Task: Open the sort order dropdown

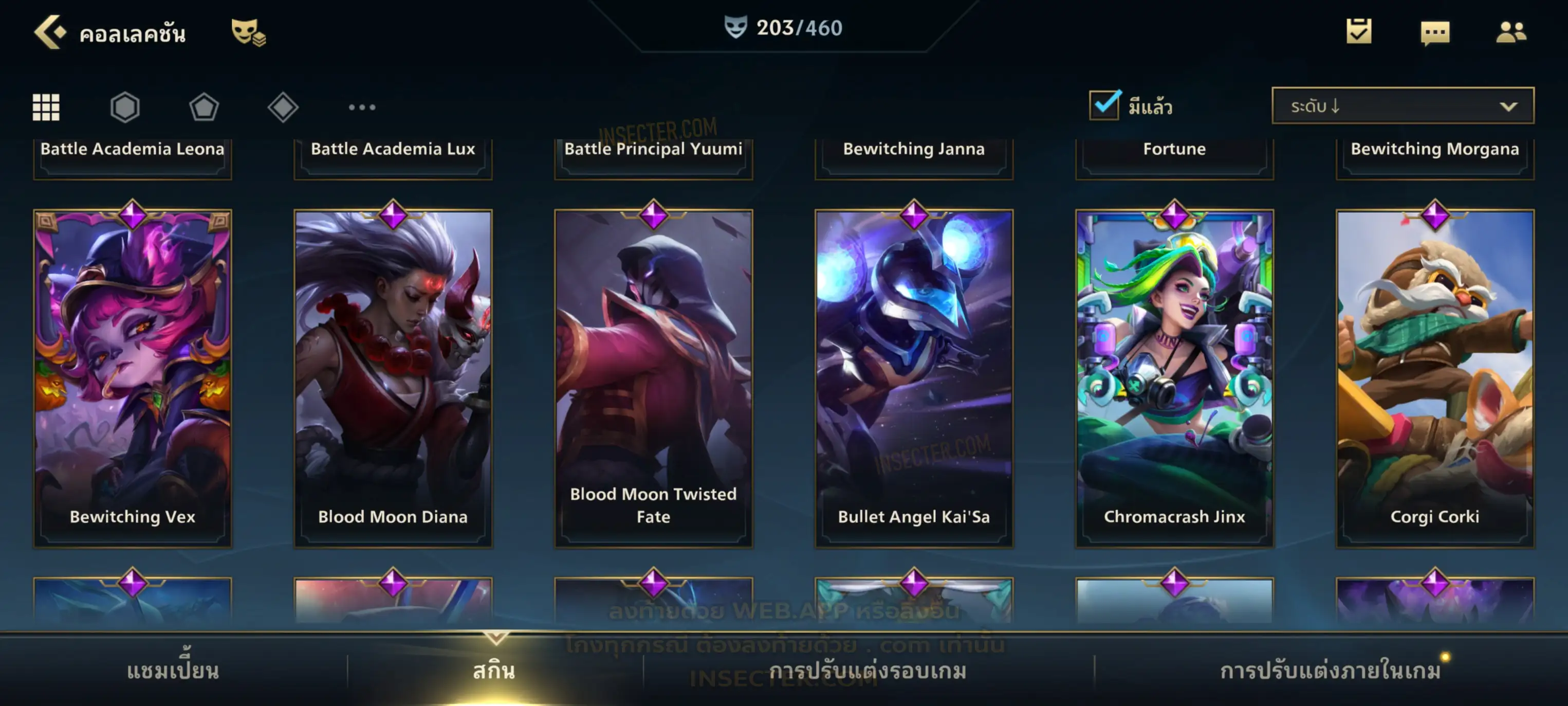Action: coord(1402,106)
